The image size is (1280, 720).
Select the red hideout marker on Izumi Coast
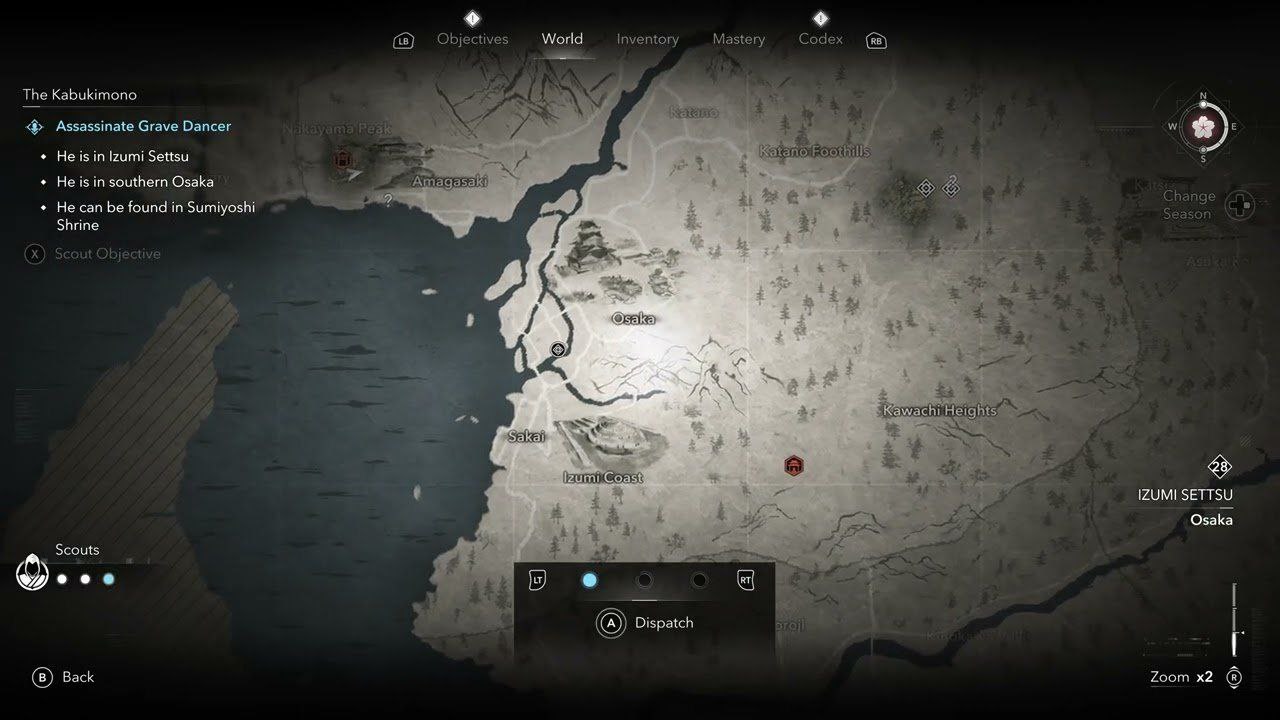793,465
